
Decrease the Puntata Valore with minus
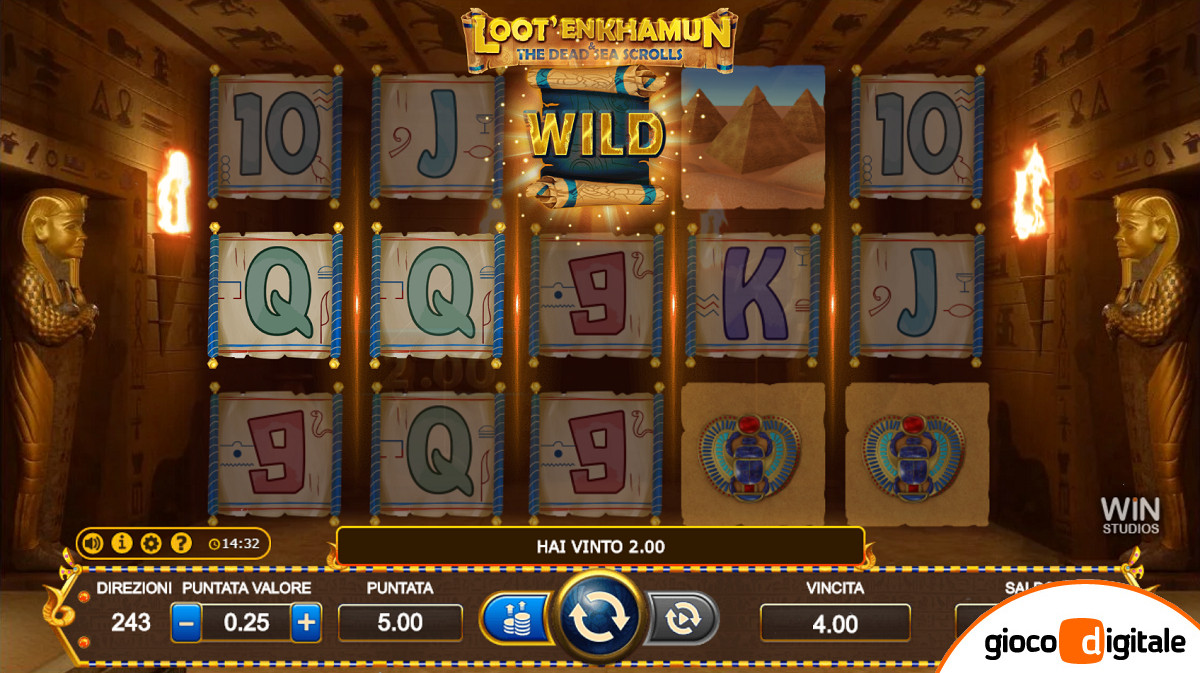click(186, 622)
